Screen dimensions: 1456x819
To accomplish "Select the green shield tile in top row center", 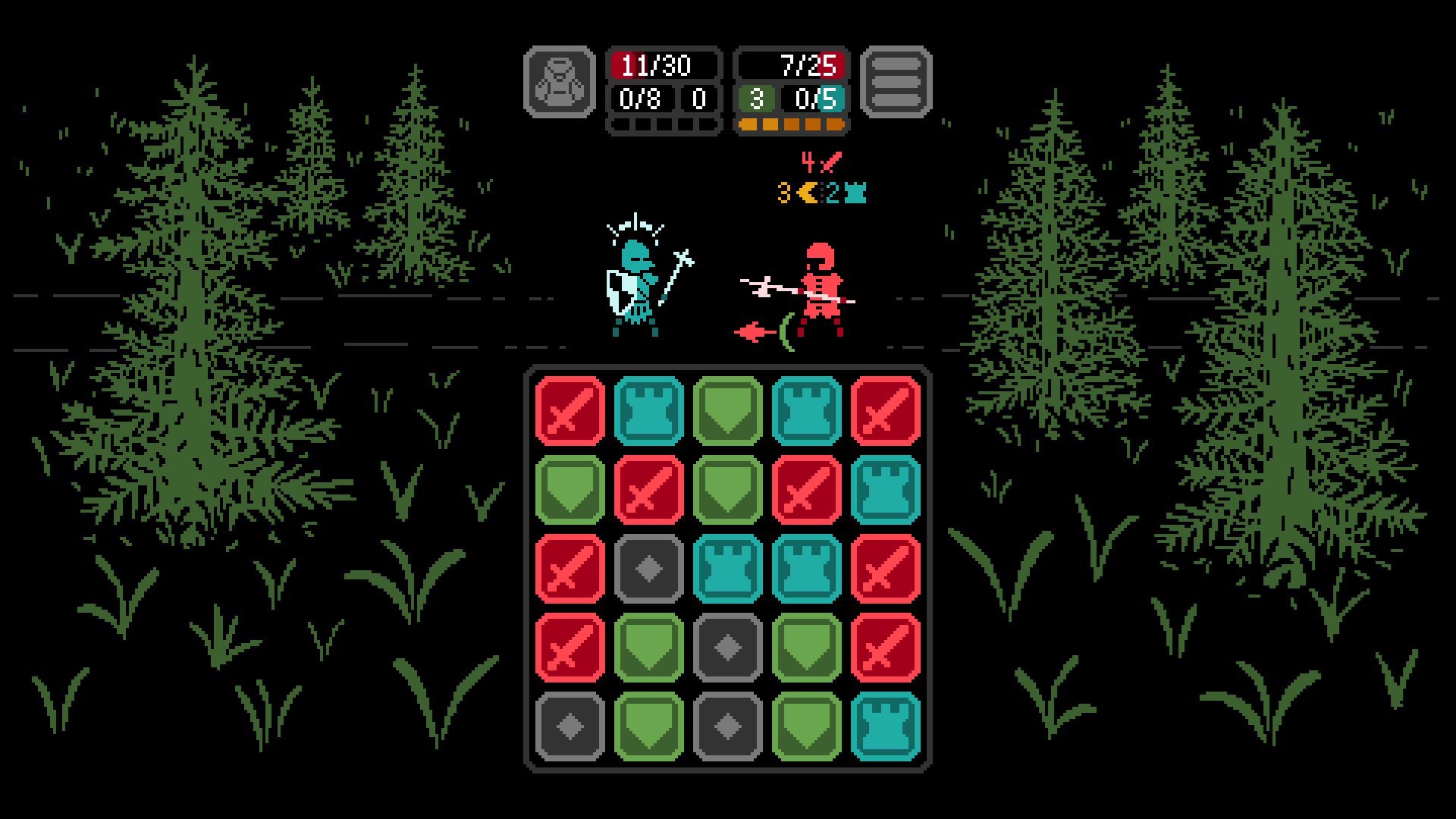I will tap(728, 410).
